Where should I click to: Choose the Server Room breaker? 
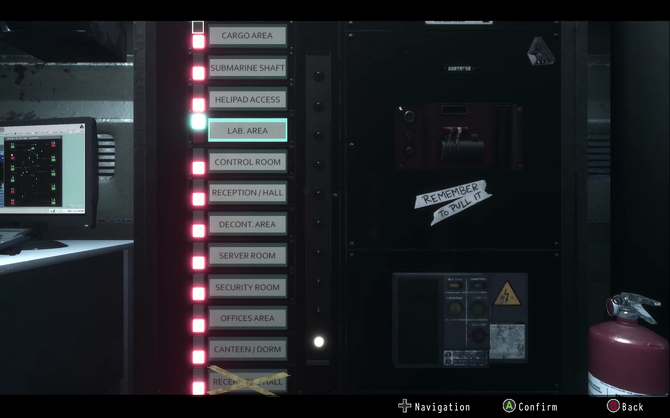(x=247, y=256)
